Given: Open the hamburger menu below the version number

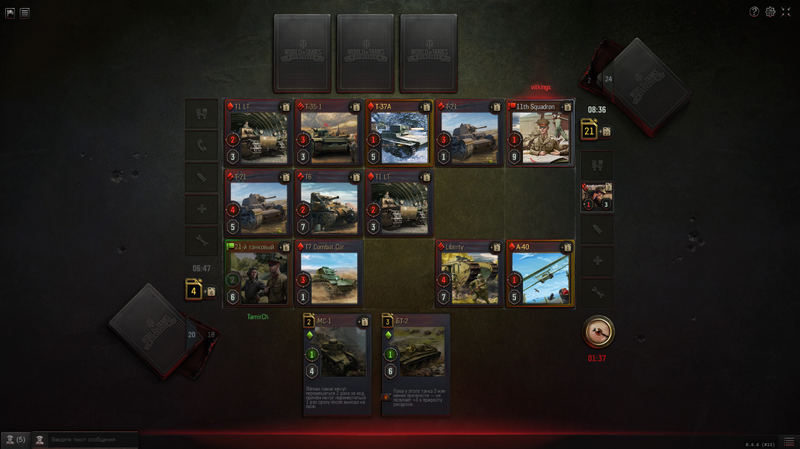Looking at the screenshot, I should (788, 441).
